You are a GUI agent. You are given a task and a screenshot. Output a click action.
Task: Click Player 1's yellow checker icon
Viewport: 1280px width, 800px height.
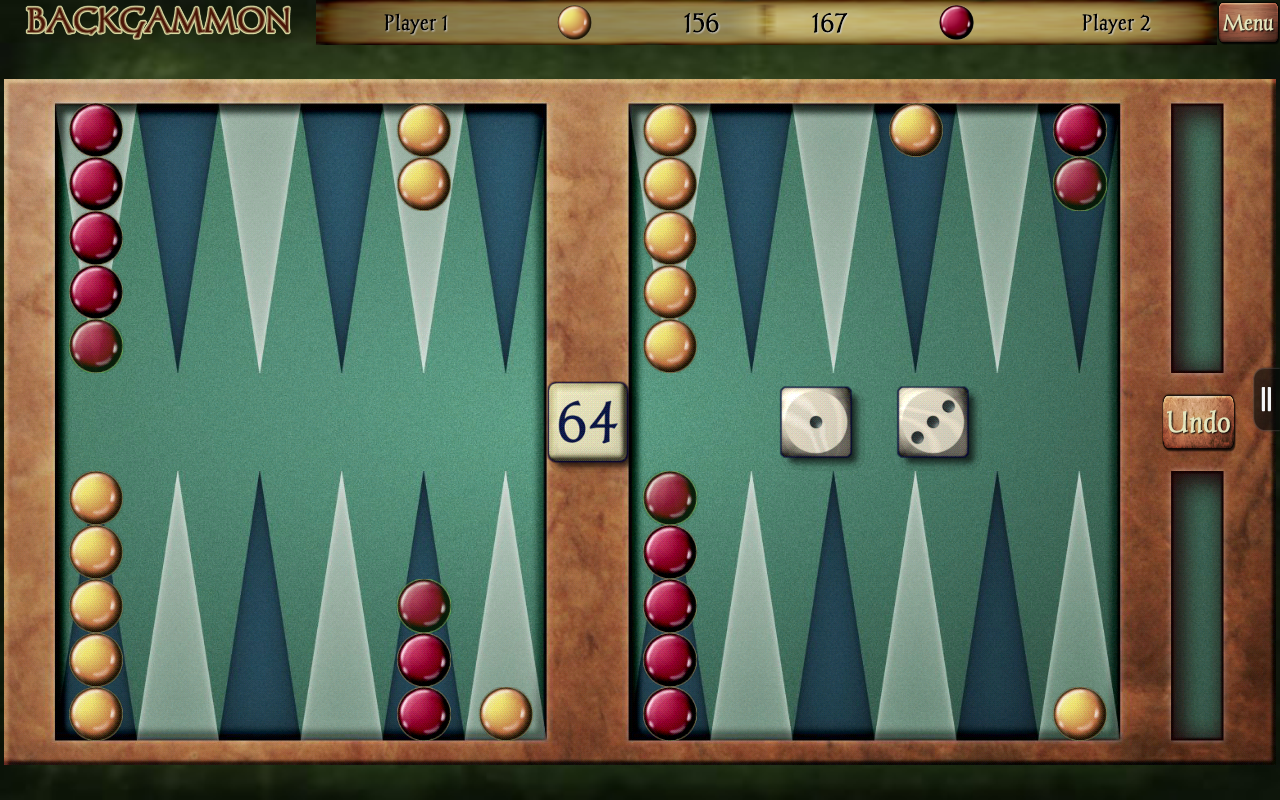click(x=573, y=23)
